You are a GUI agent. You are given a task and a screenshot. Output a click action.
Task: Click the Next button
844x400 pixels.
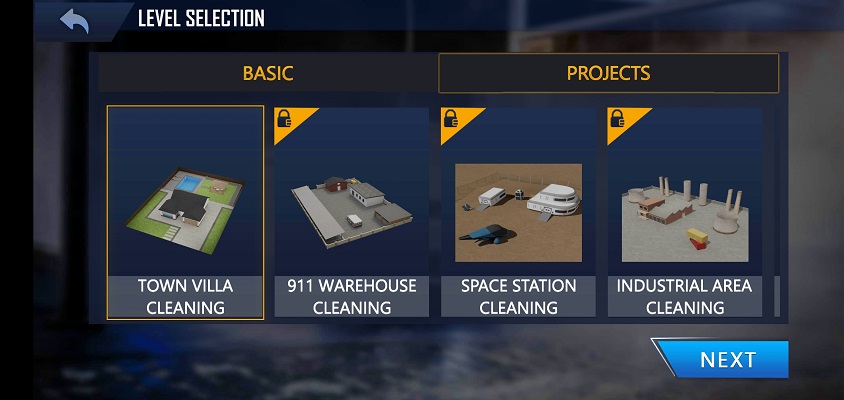(726, 360)
